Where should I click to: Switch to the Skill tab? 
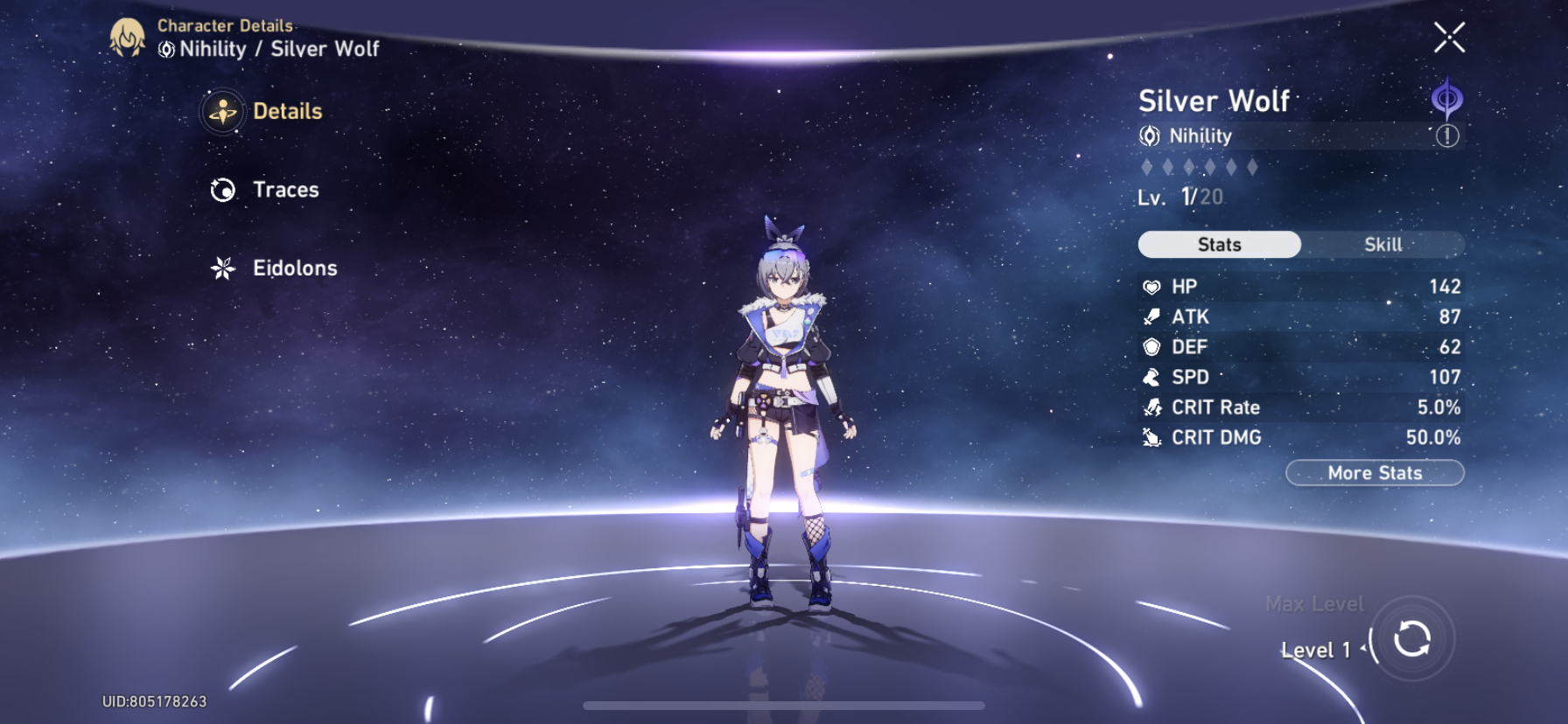pyautogui.click(x=1382, y=245)
